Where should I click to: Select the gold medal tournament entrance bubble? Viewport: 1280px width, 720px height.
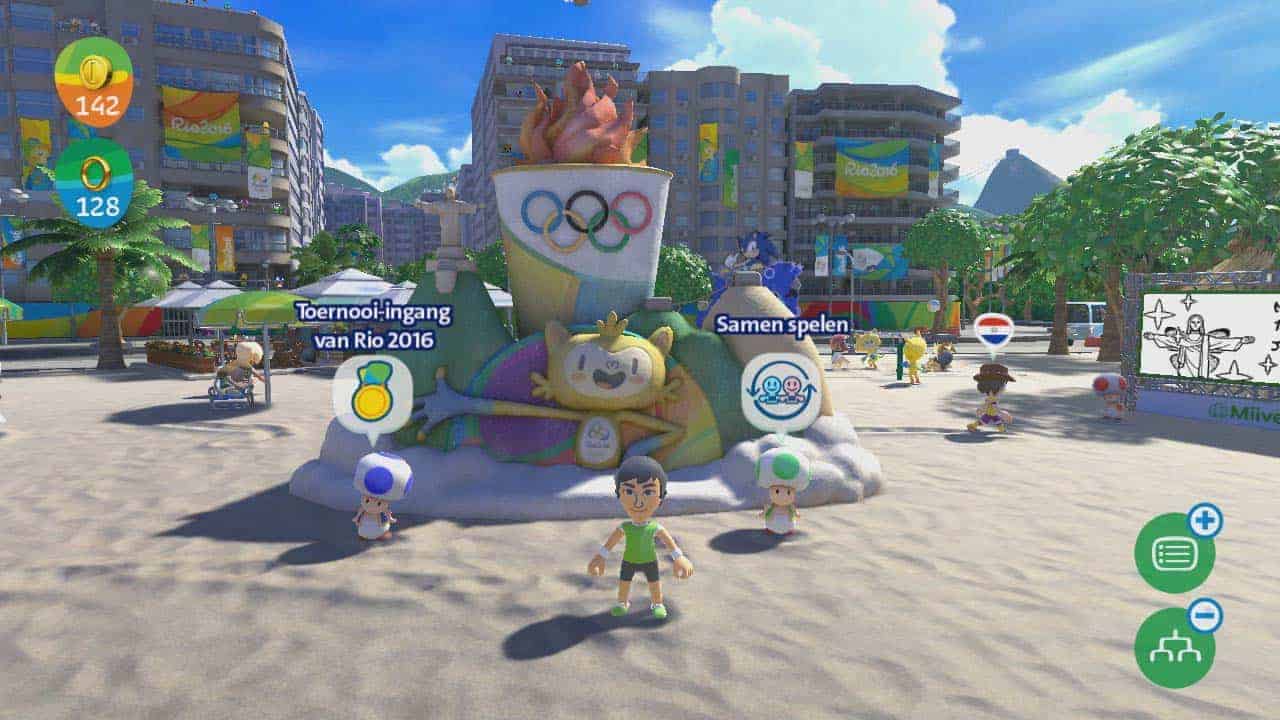coord(373,394)
